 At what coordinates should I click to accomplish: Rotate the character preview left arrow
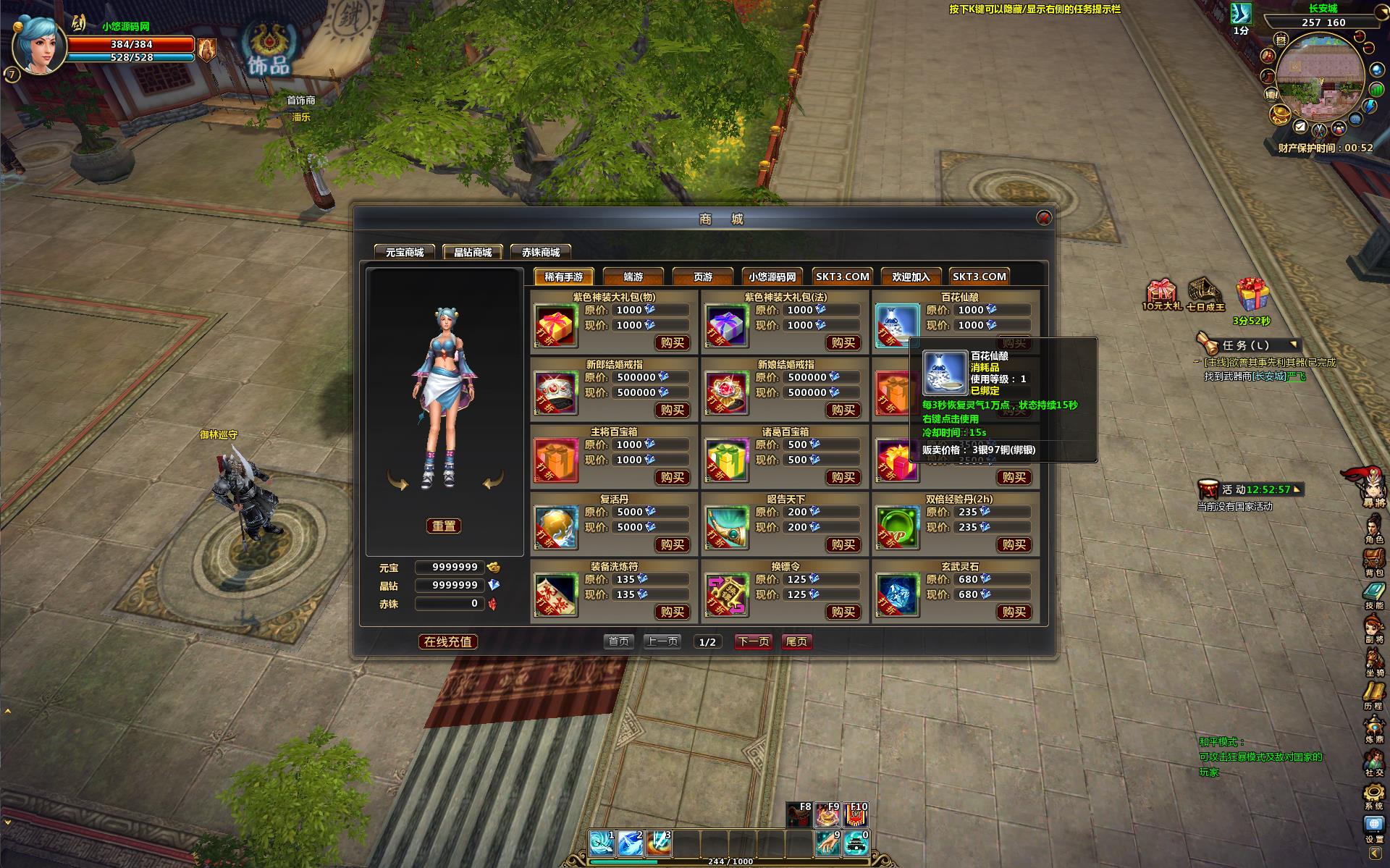pyautogui.click(x=397, y=480)
